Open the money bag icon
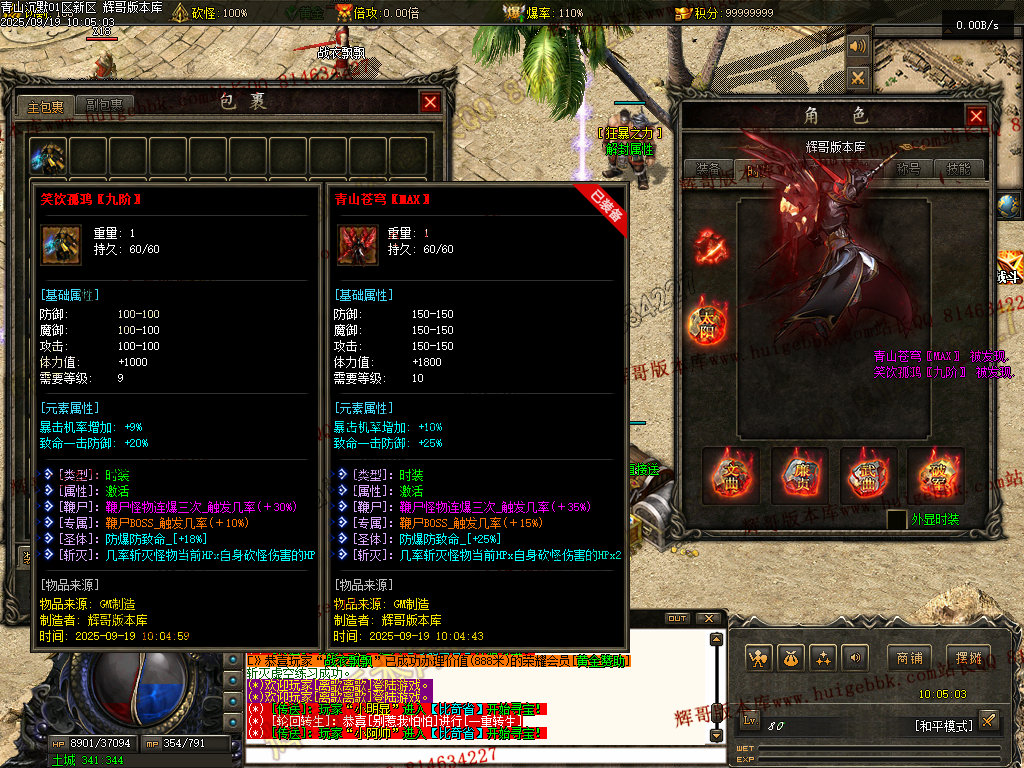1024x768 pixels. click(x=791, y=658)
